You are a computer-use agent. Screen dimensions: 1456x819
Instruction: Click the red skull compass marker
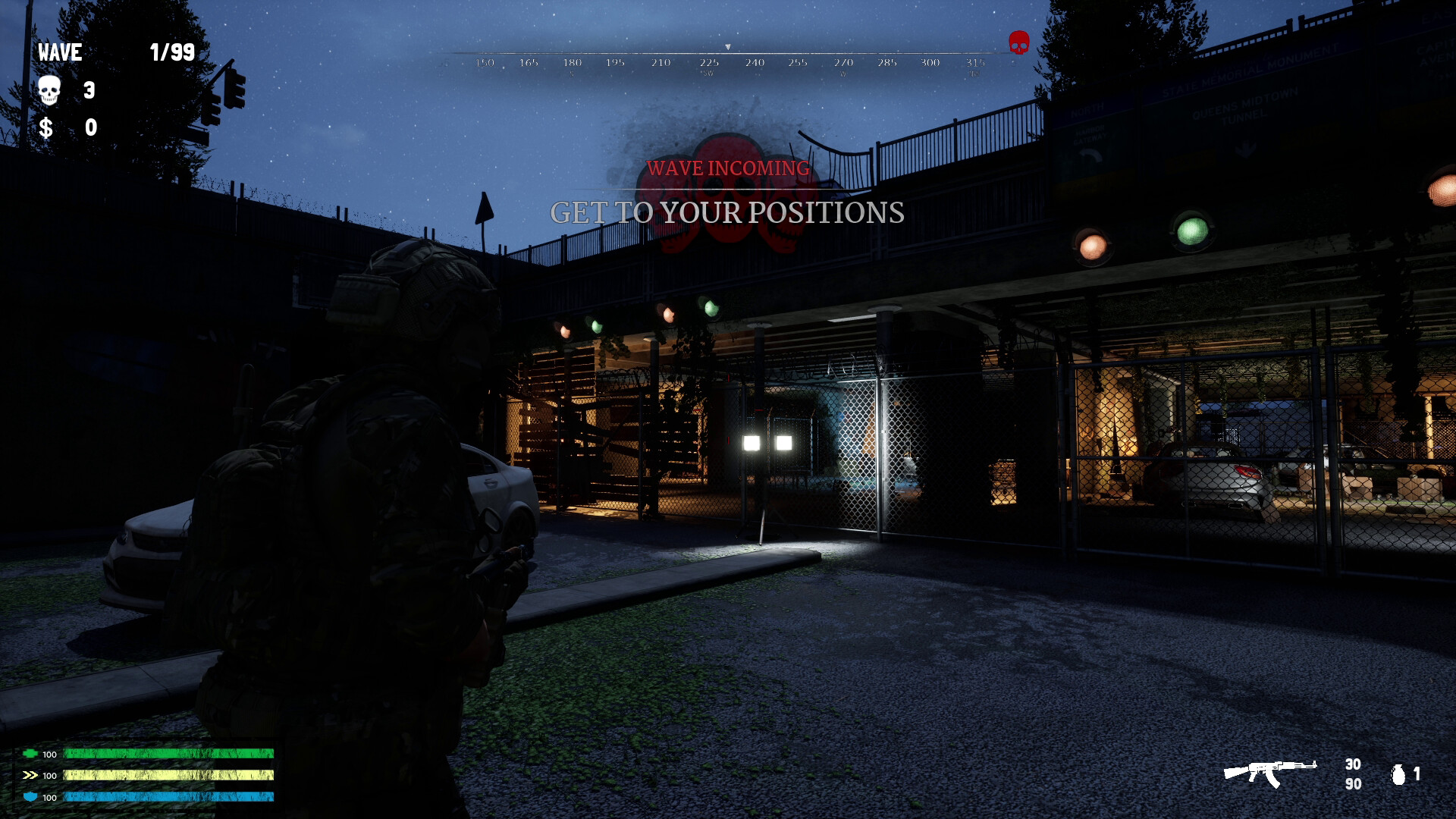point(1018,42)
